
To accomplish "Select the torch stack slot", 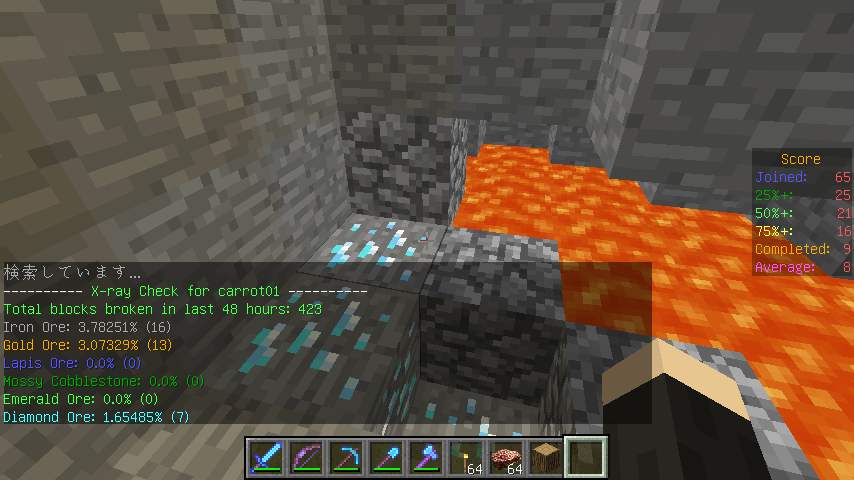I will [466, 457].
